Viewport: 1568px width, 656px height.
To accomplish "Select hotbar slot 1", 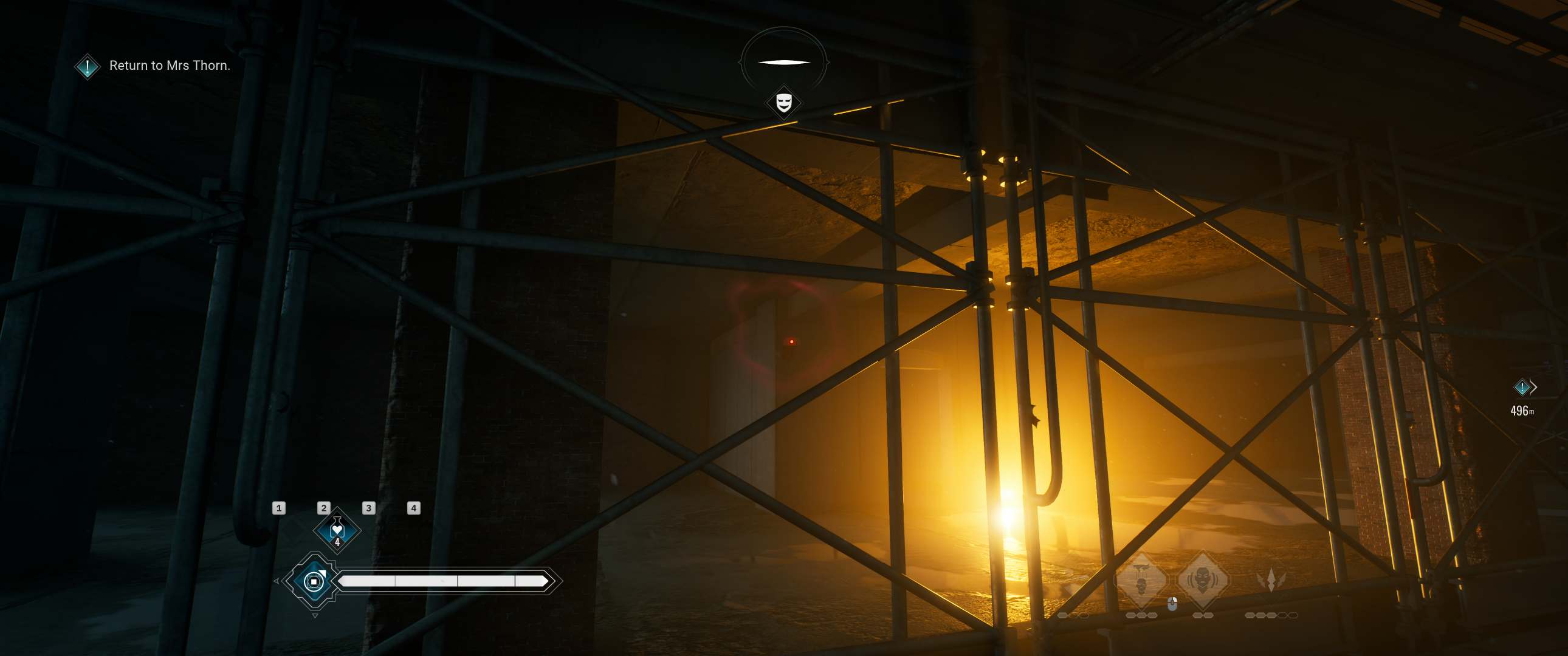I will [280, 509].
